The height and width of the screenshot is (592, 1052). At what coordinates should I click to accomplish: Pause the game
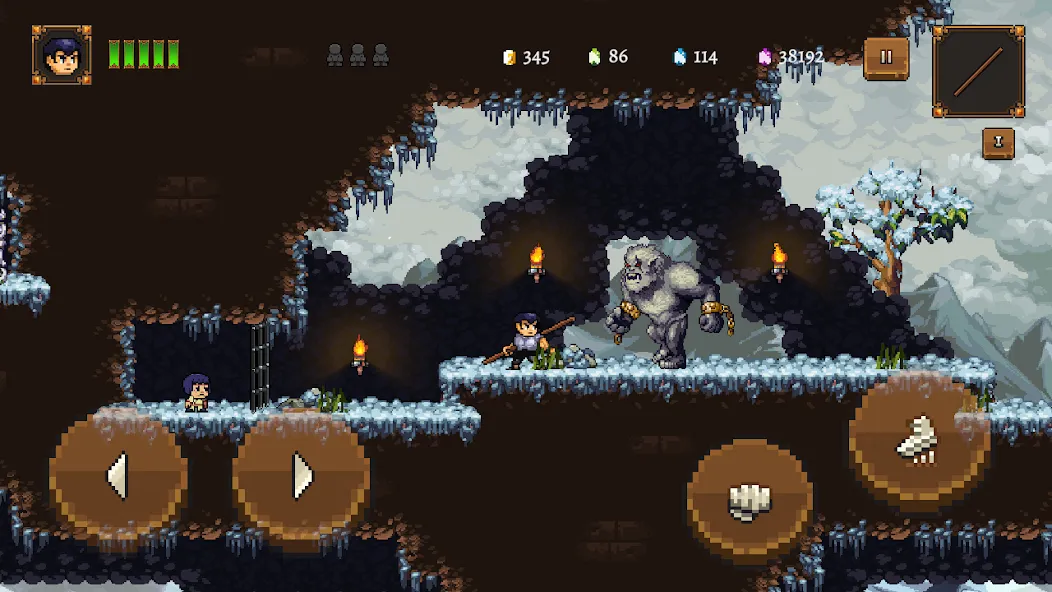[x=886, y=58]
